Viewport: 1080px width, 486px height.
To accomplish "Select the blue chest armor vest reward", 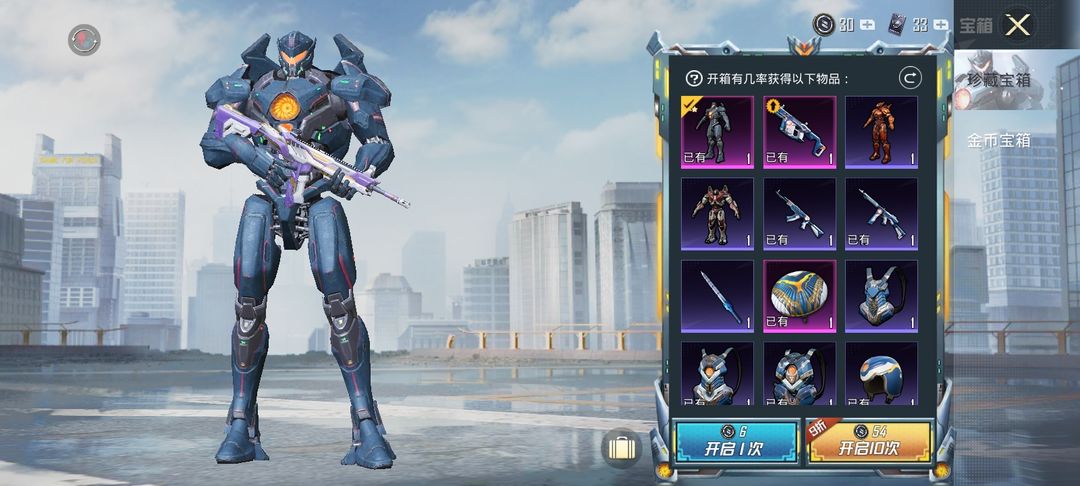I will (x=881, y=296).
